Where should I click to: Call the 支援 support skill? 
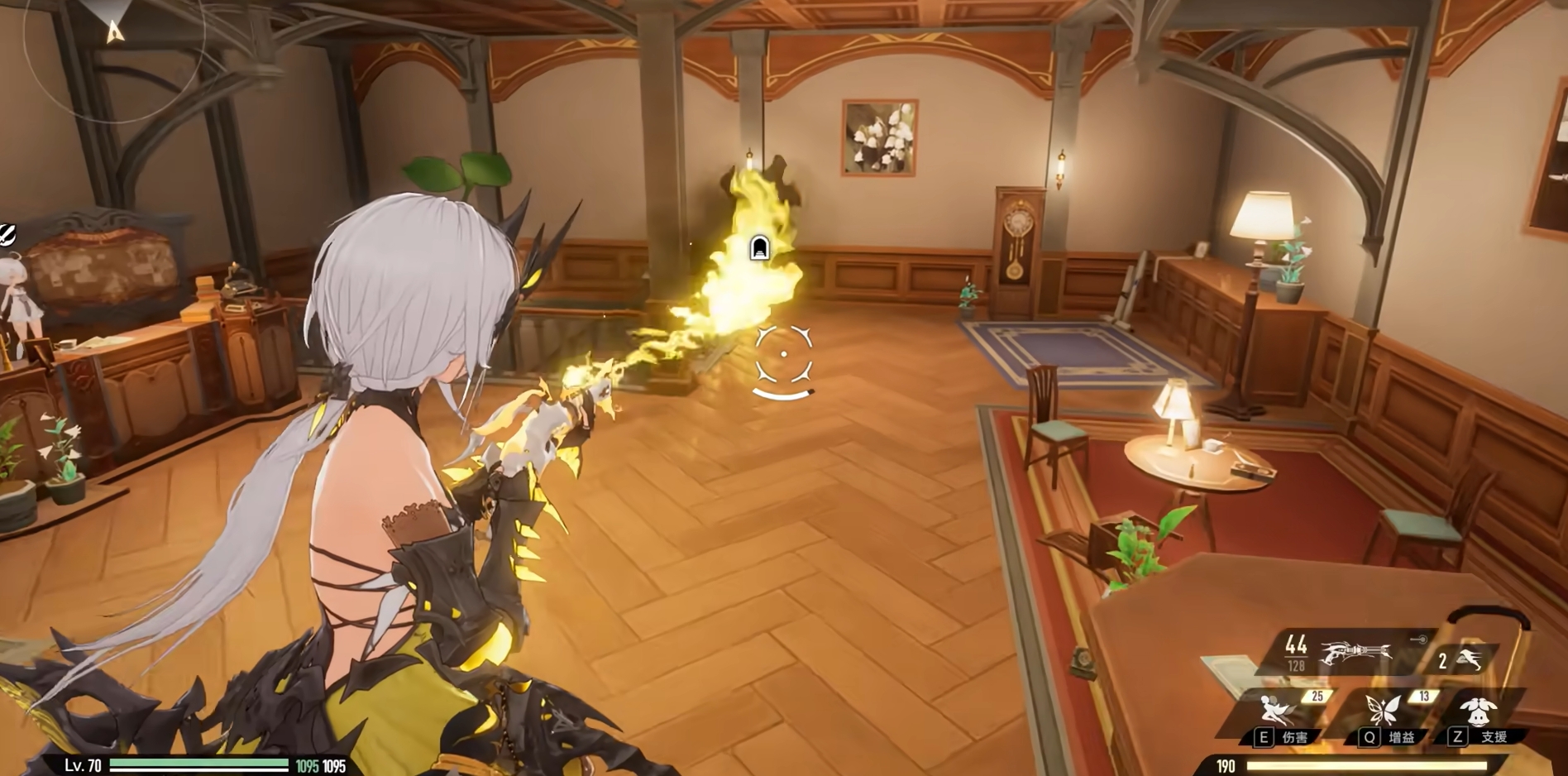[x=1477, y=711]
